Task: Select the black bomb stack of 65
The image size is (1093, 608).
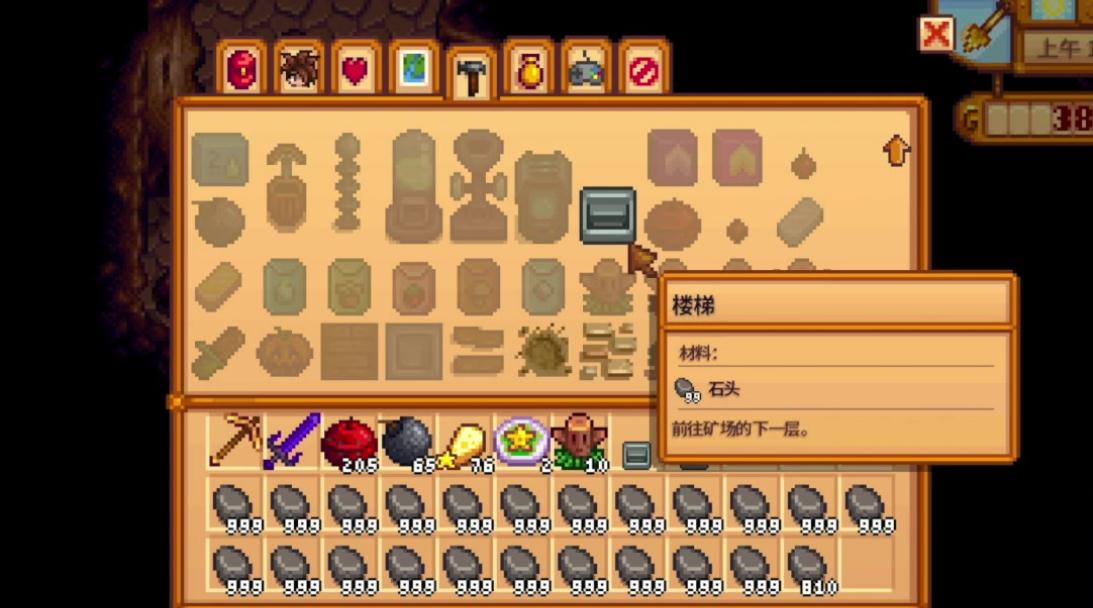Action: [407, 441]
